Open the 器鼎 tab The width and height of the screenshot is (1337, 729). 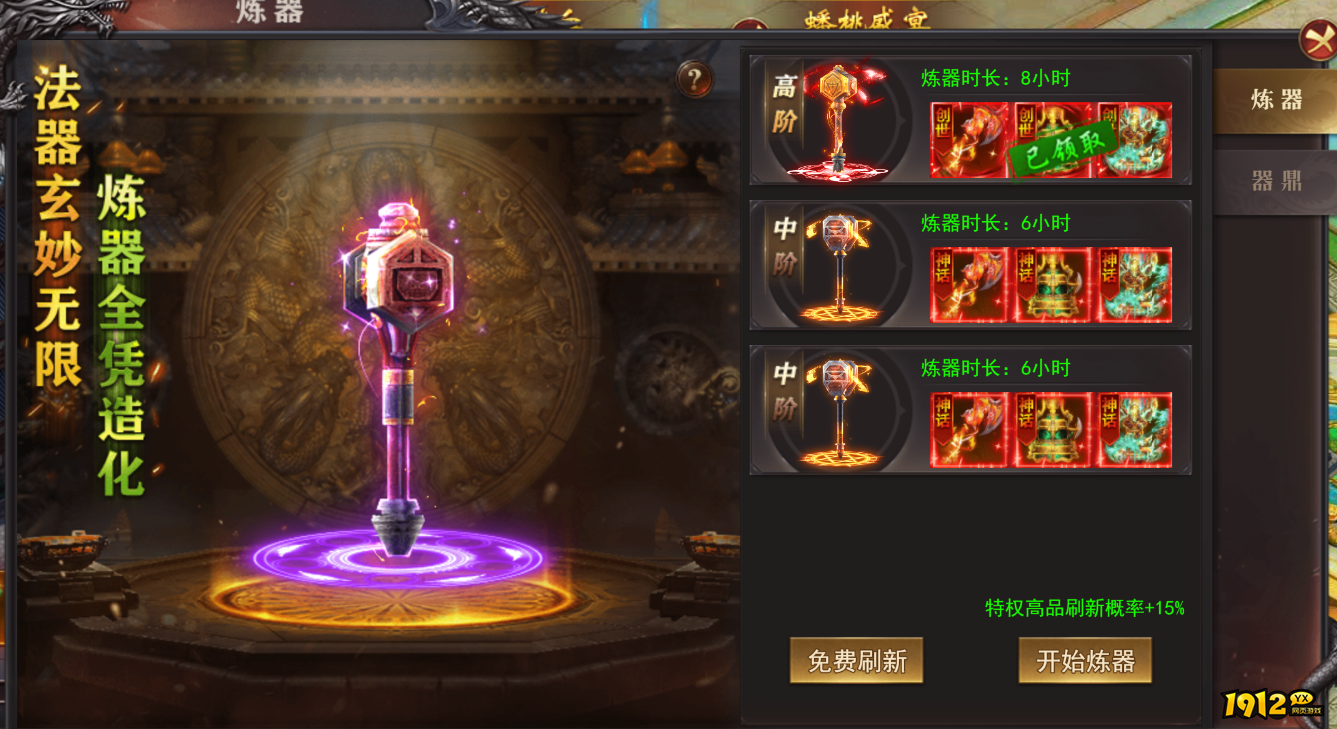tap(1276, 181)
